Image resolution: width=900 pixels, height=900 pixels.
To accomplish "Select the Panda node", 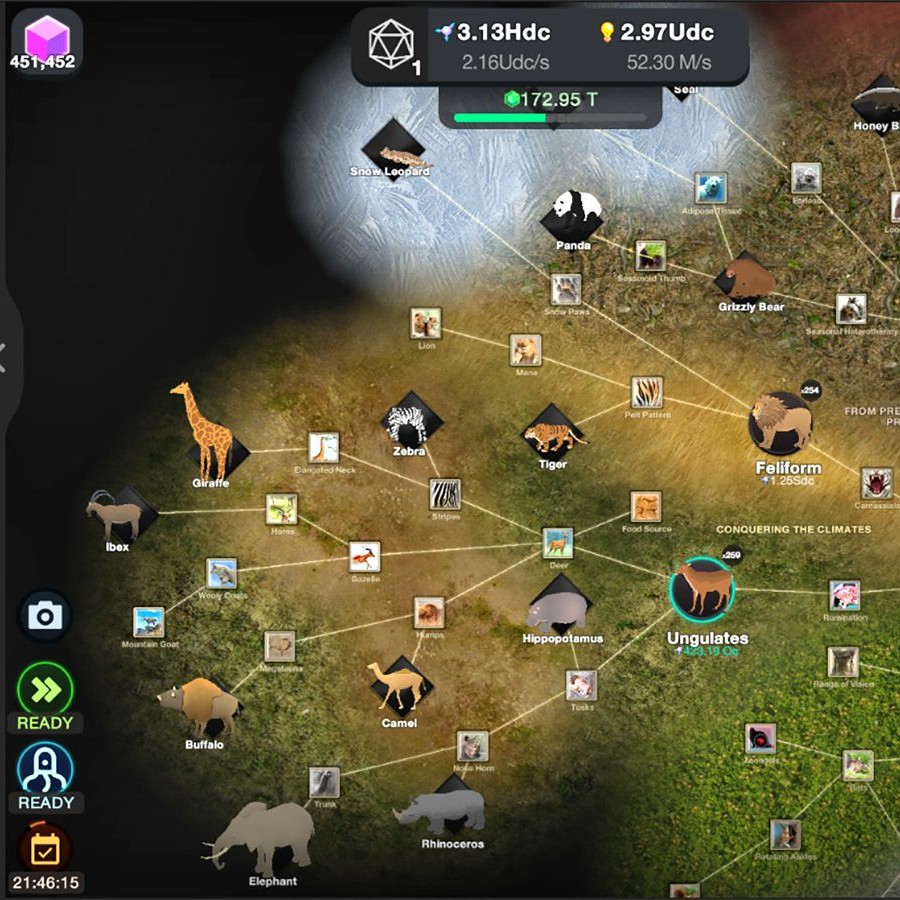I will pyautogui.click(x=574, y=213).
